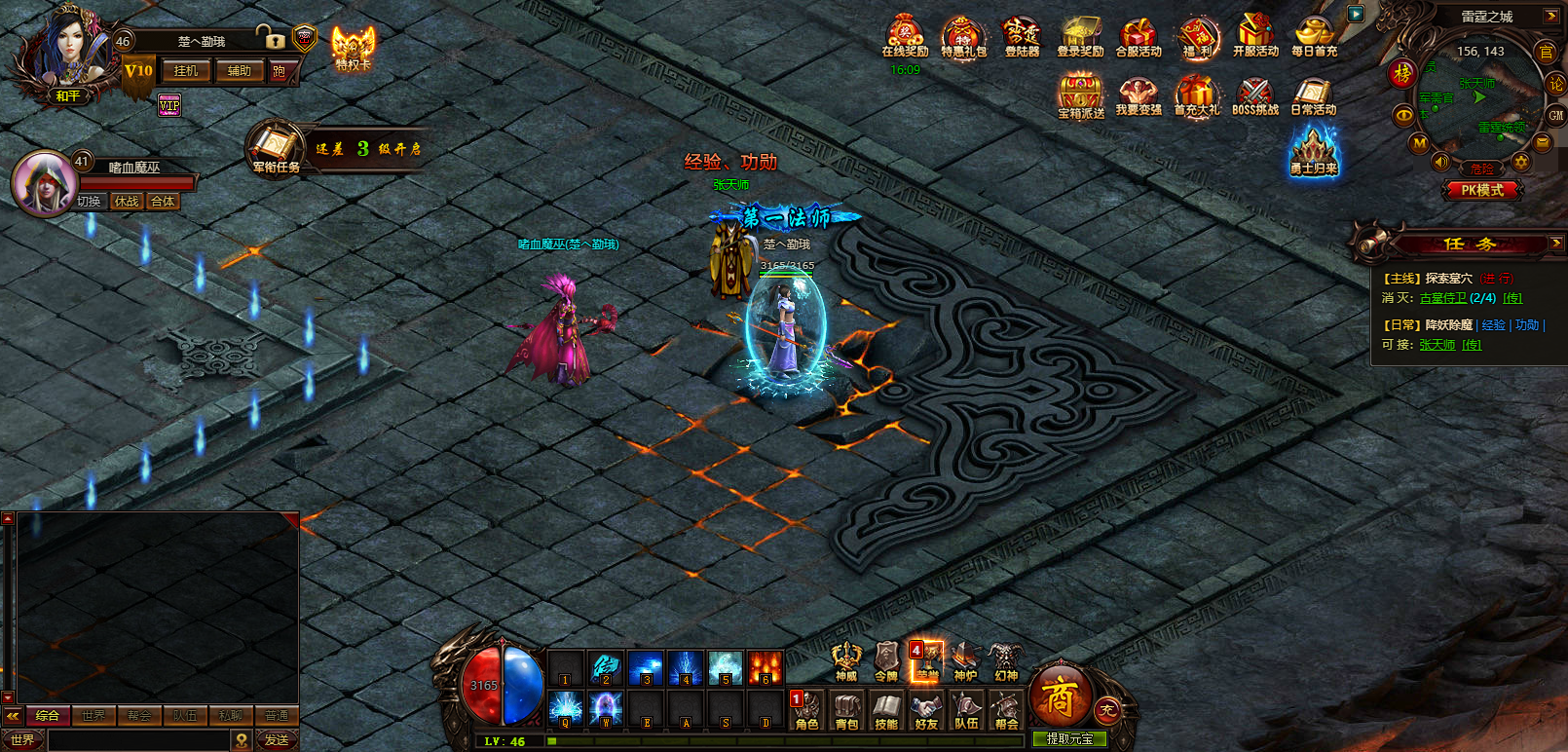Image resolution: width=1568 pixels, height=752 pixels.
Task: Select the 合体 pet merge button
Action: (x=163, y=202)
